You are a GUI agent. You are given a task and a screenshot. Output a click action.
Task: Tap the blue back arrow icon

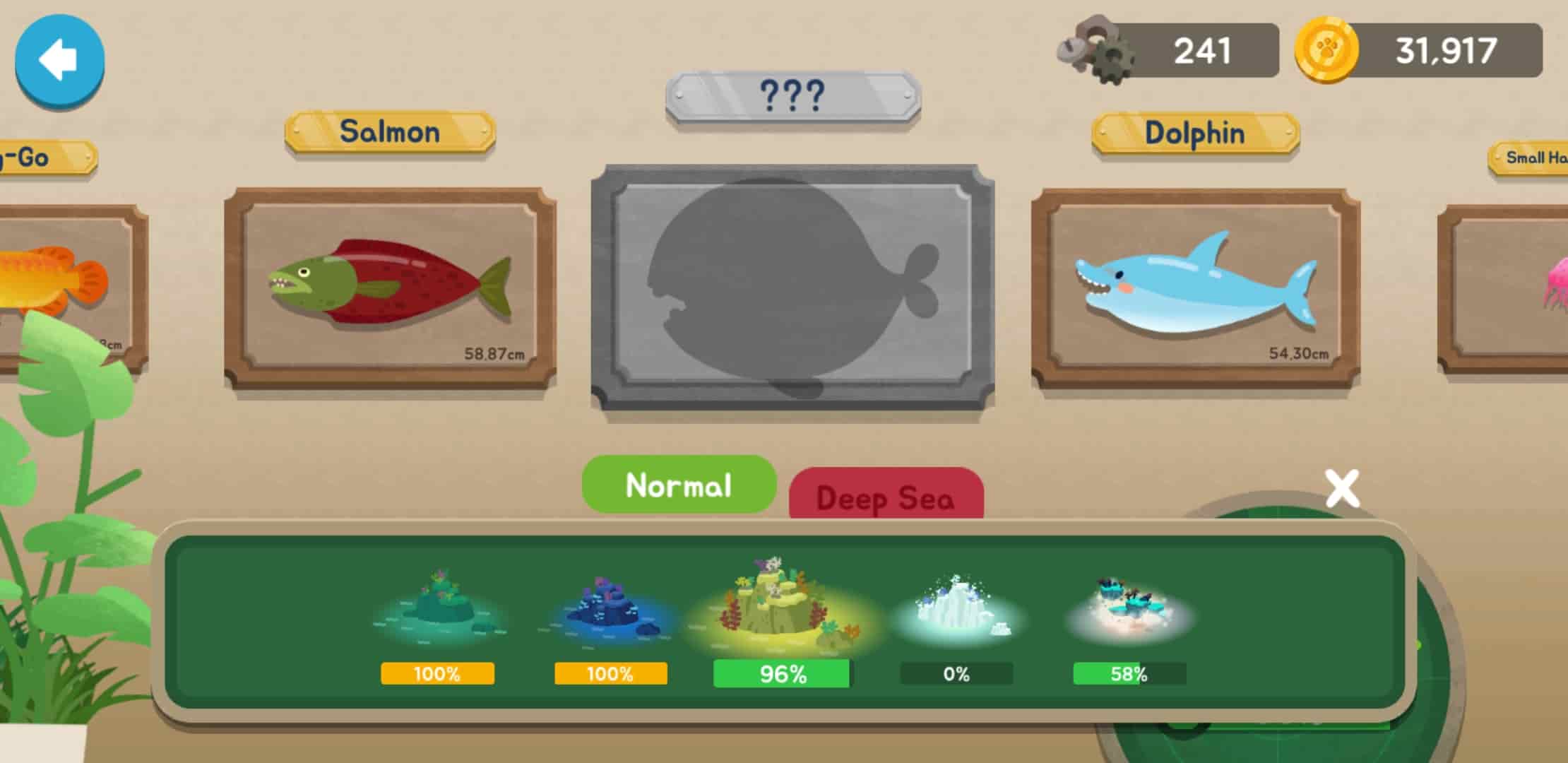59,59
